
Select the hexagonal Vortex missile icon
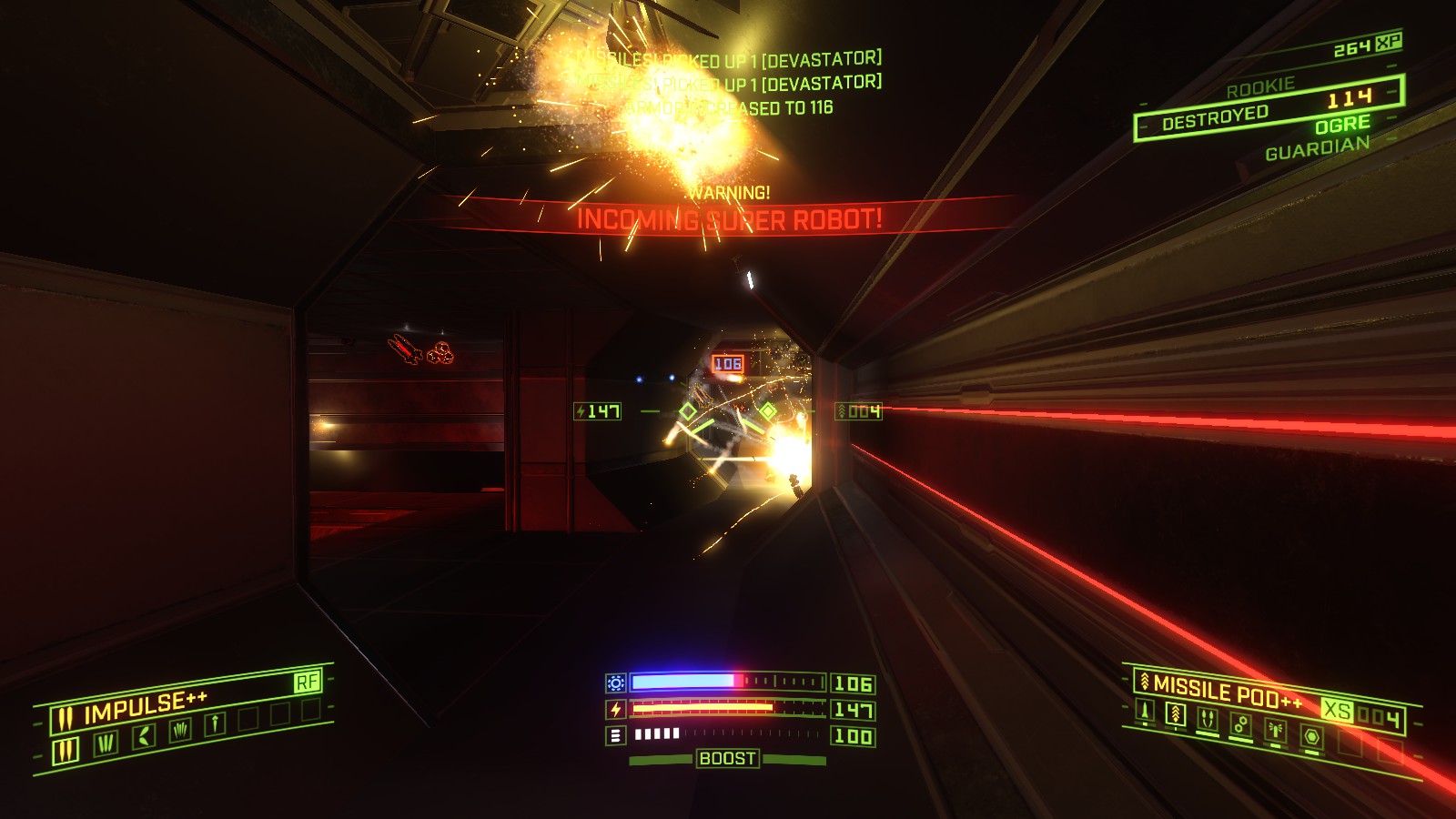pyautogui.click(x=1313, y=736)
